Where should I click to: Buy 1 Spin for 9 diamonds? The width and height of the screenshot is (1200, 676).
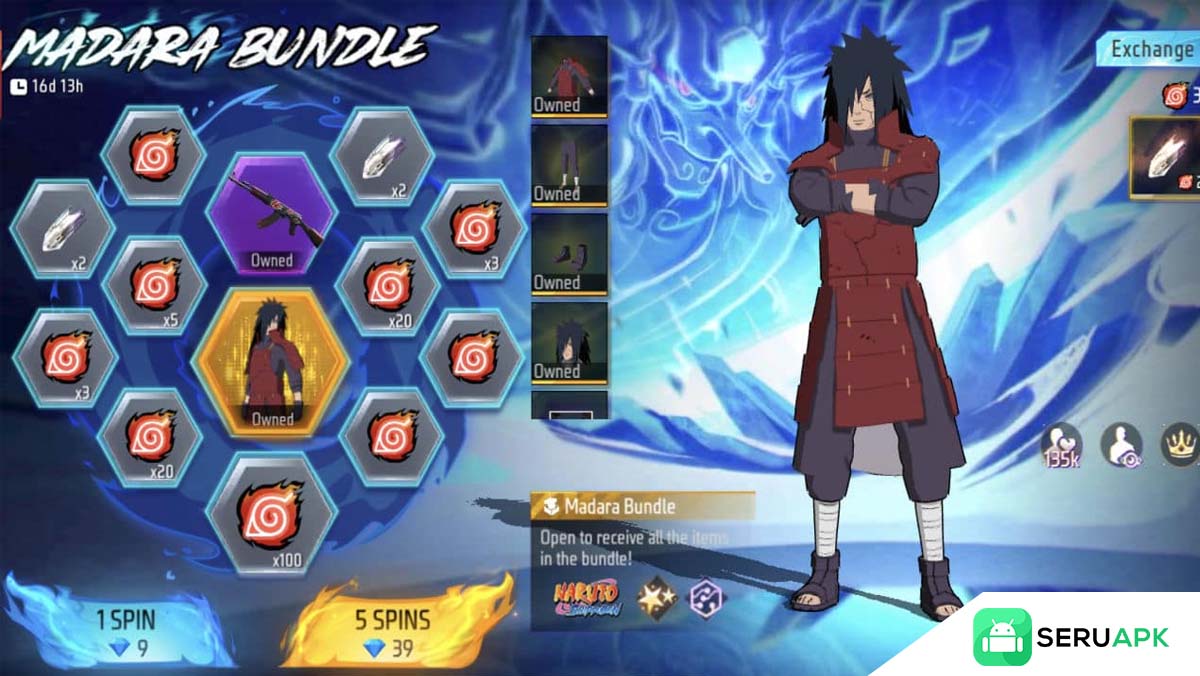tap(125, 632)
